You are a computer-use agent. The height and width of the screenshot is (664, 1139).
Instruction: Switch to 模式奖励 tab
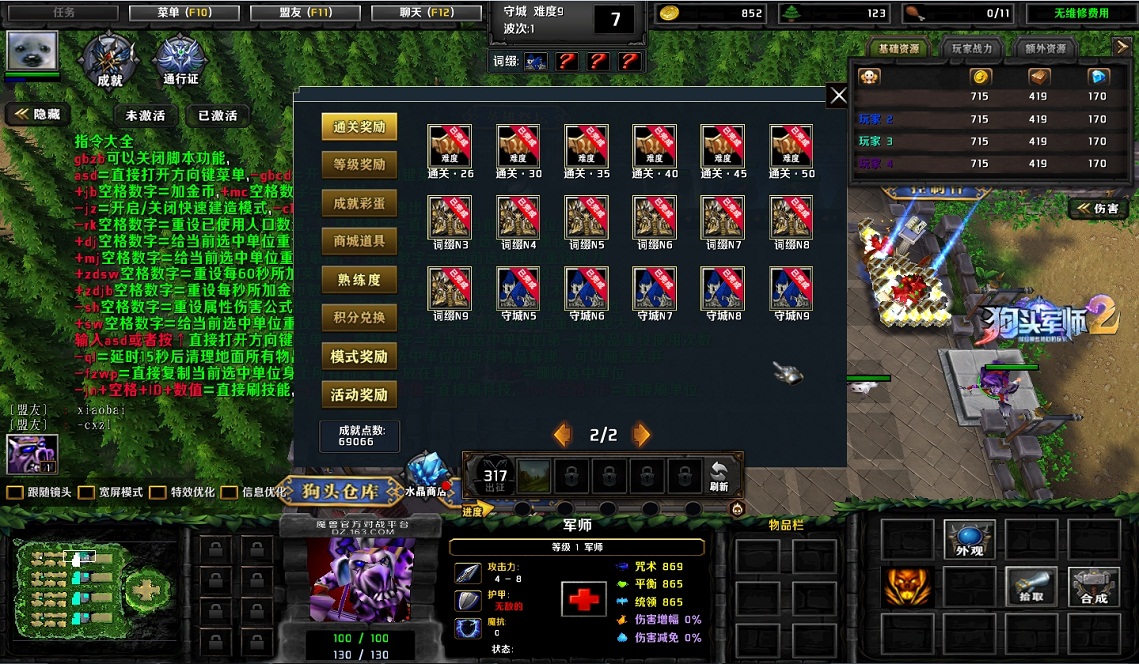coord(359,357)
